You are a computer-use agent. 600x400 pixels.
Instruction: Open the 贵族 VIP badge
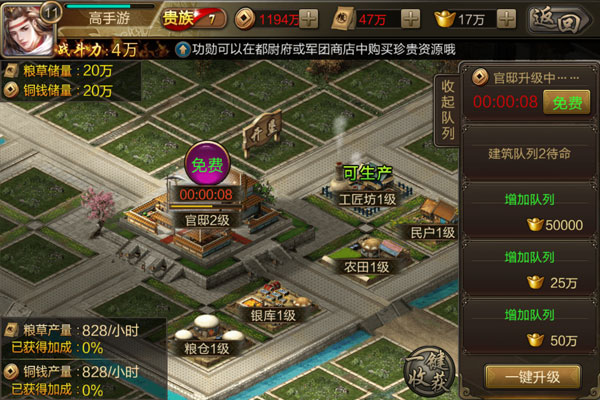coord(186,18)
